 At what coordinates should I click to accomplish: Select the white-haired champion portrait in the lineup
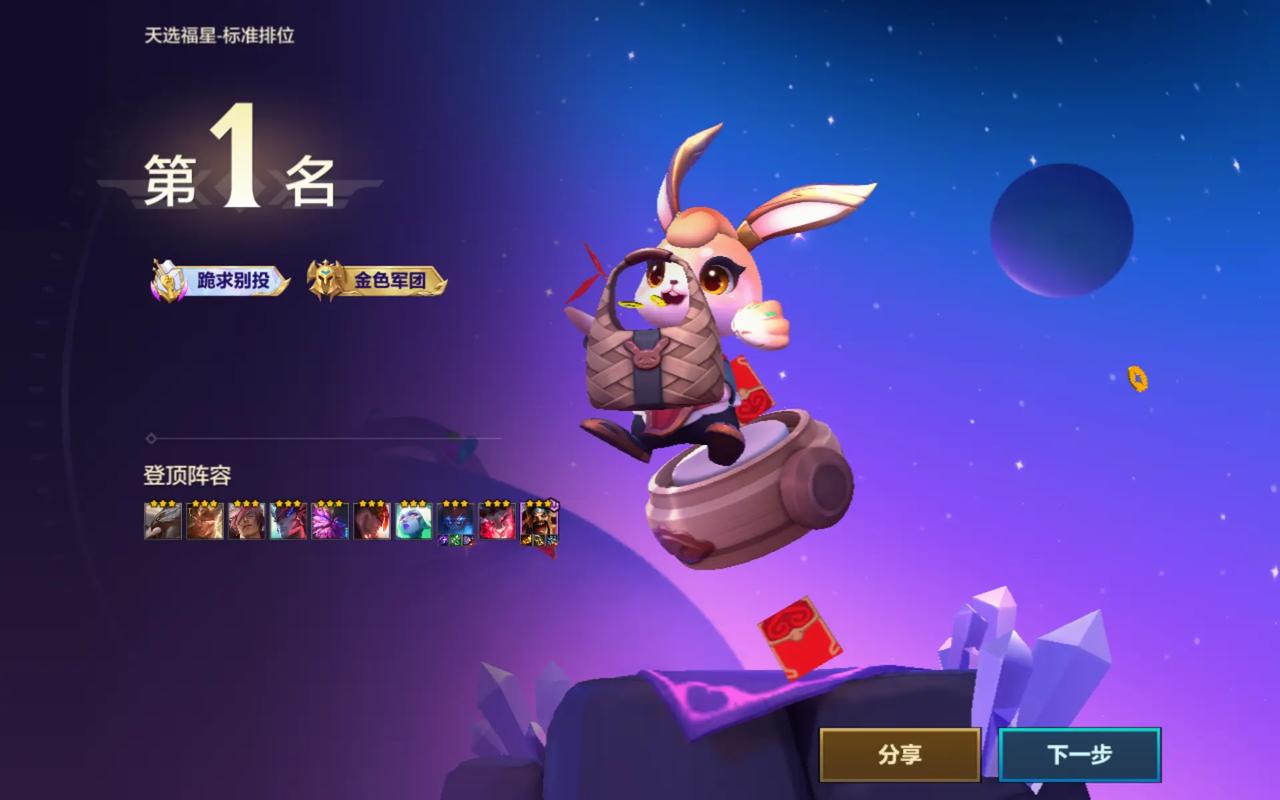pos(414,521)
